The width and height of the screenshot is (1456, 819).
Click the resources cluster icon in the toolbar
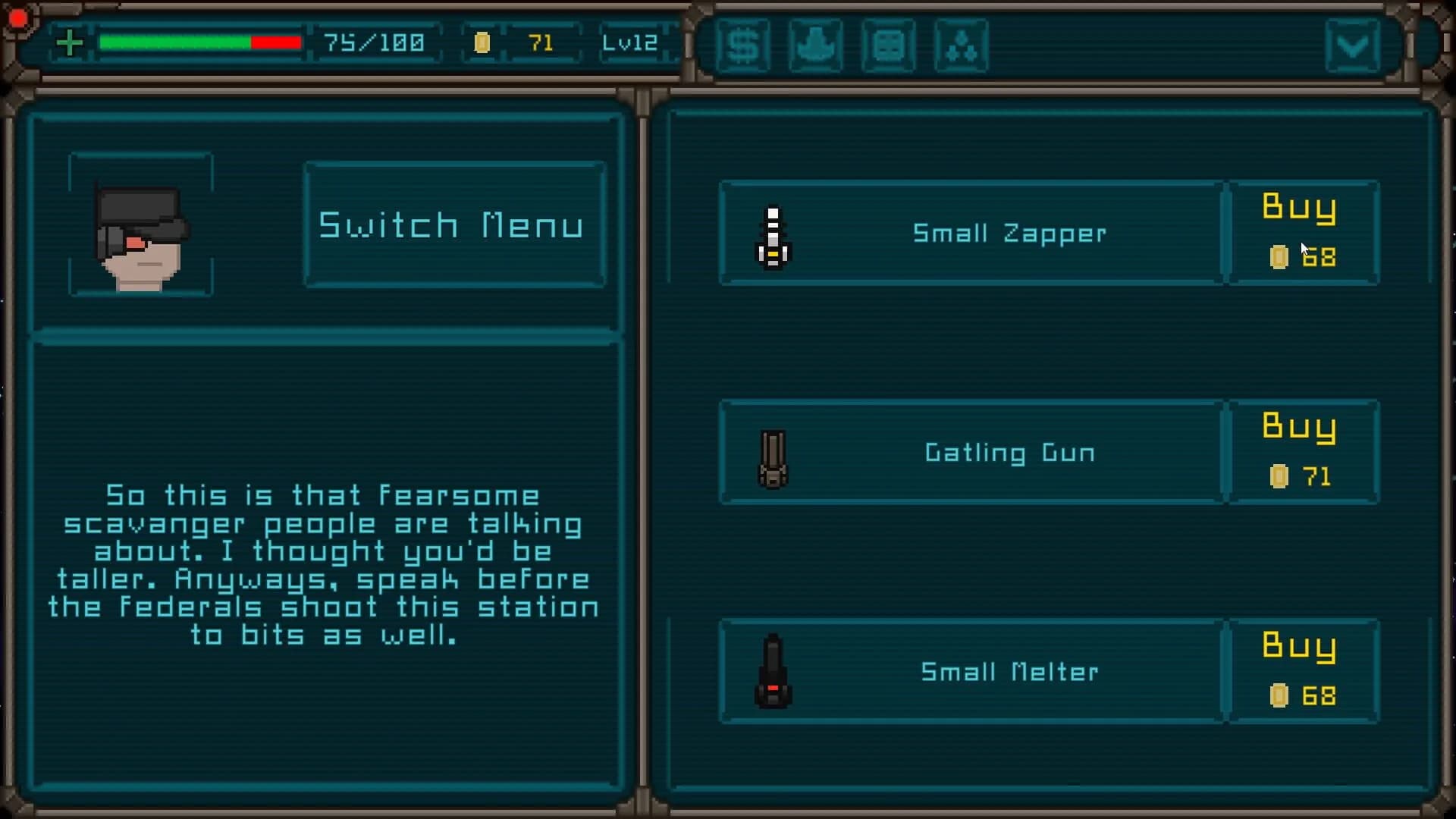point(961,45)
